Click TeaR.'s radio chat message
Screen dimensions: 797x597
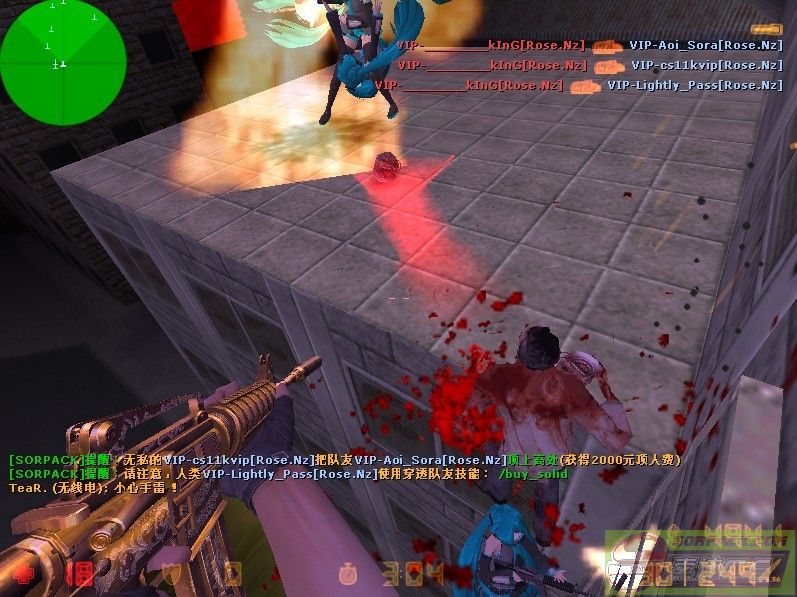coord(93,488)
